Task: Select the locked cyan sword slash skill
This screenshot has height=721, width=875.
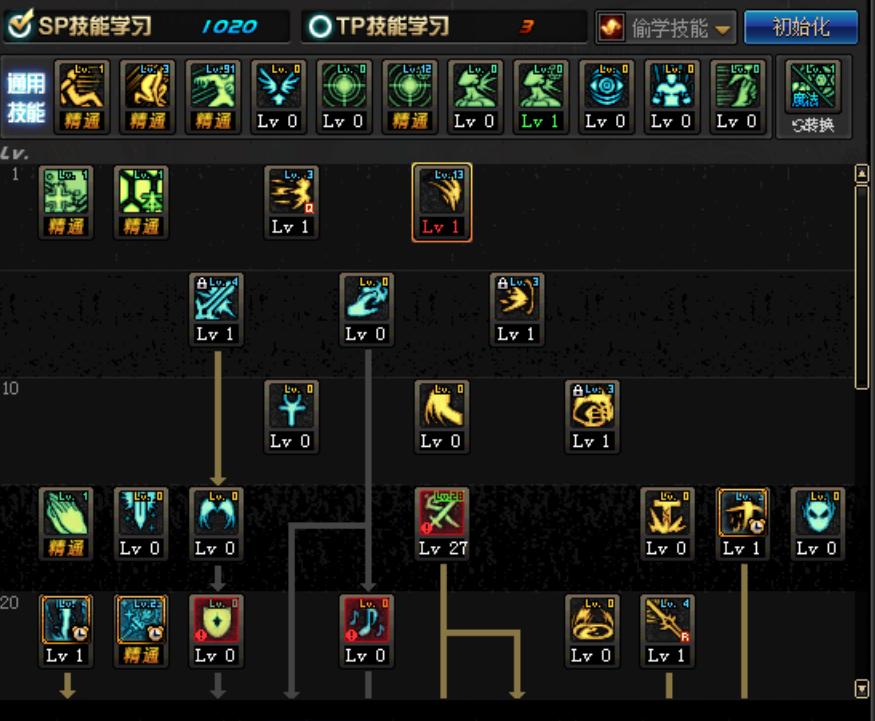Action: [x=216, y=301]
